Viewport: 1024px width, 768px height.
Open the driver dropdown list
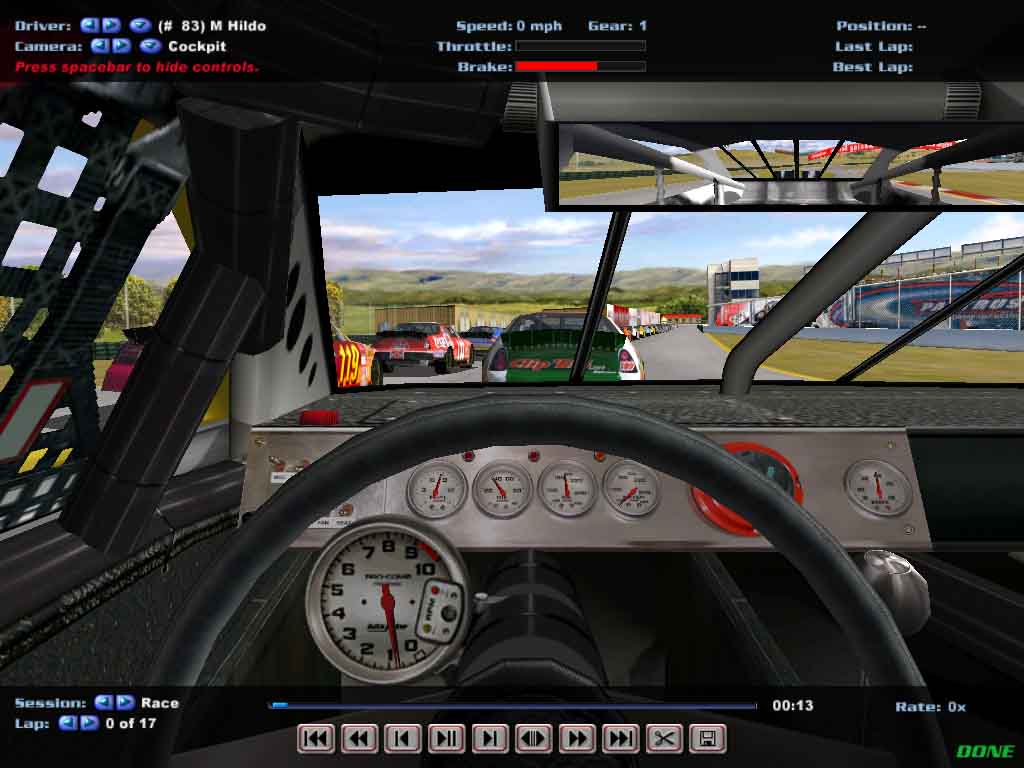pos(139,25)
